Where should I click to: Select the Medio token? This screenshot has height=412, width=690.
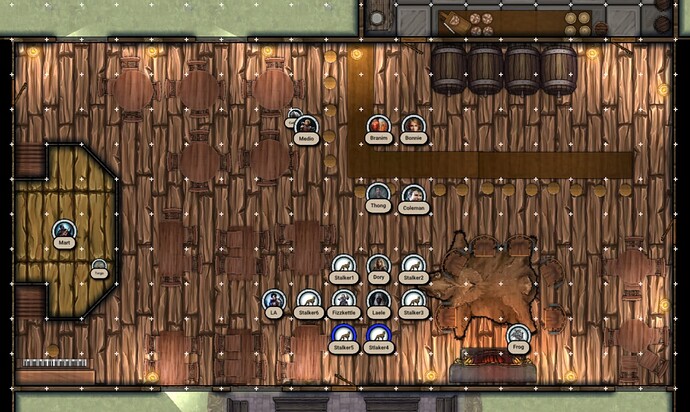tap(307, 127)
